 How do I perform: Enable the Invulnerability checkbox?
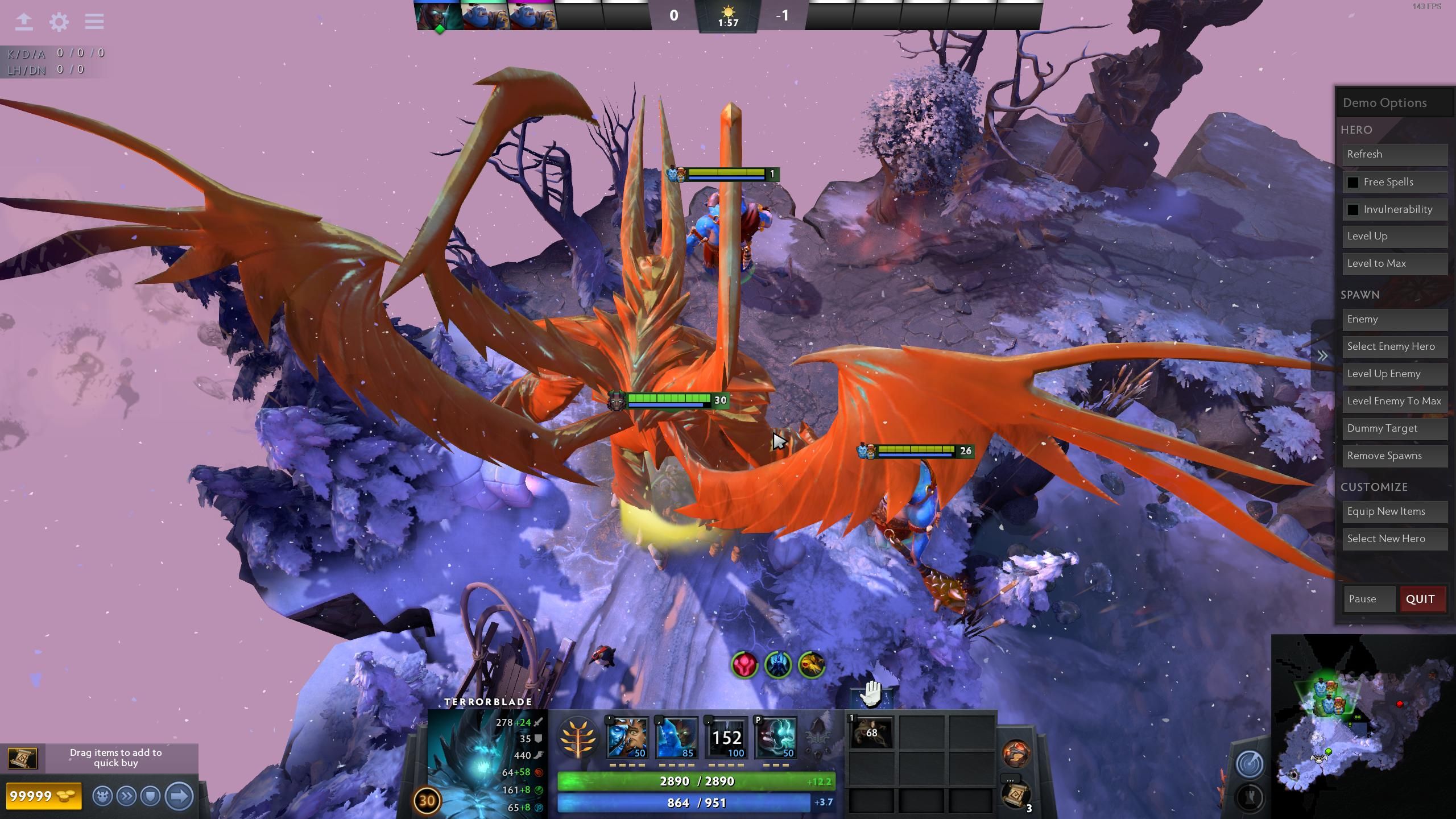coord(1353,210)
